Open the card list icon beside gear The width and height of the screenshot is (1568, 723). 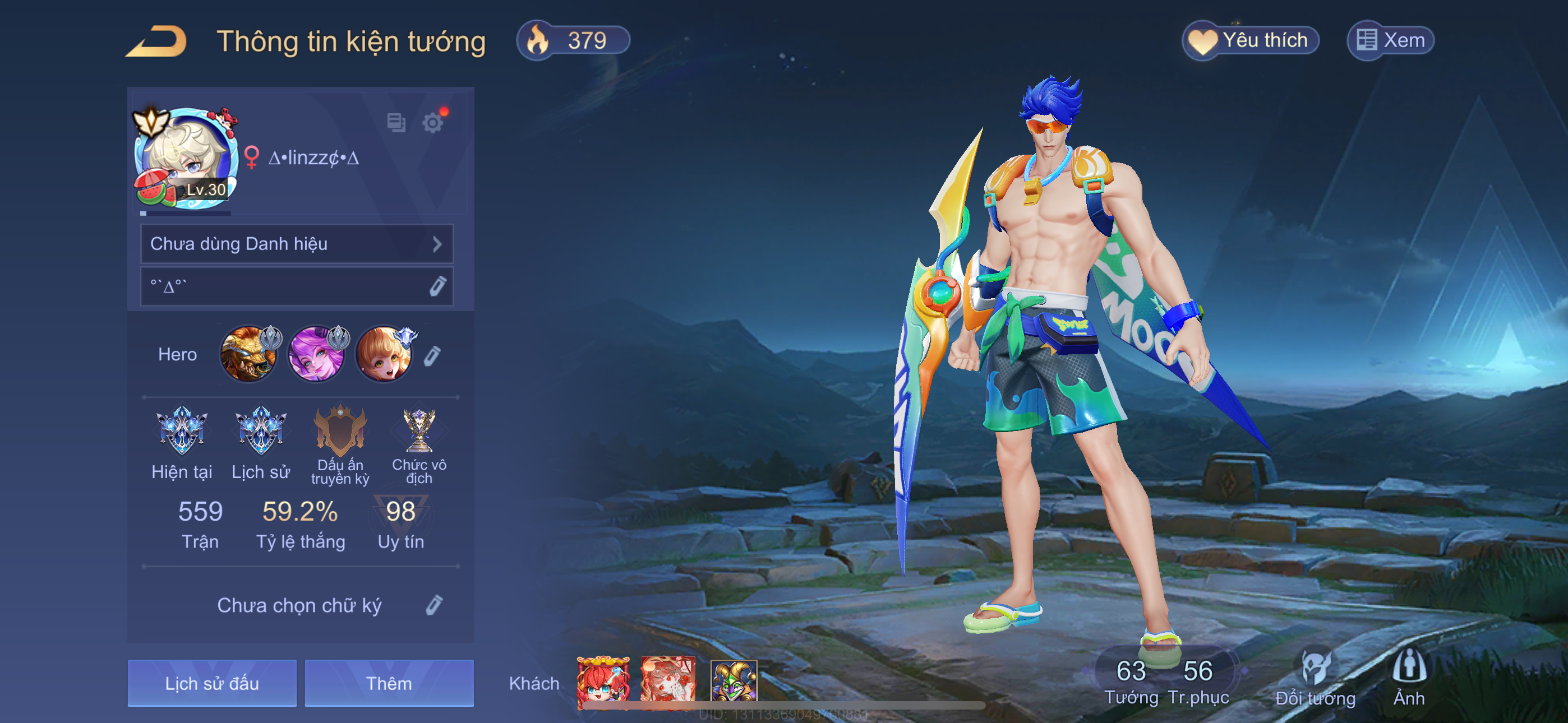click(396, 123)
